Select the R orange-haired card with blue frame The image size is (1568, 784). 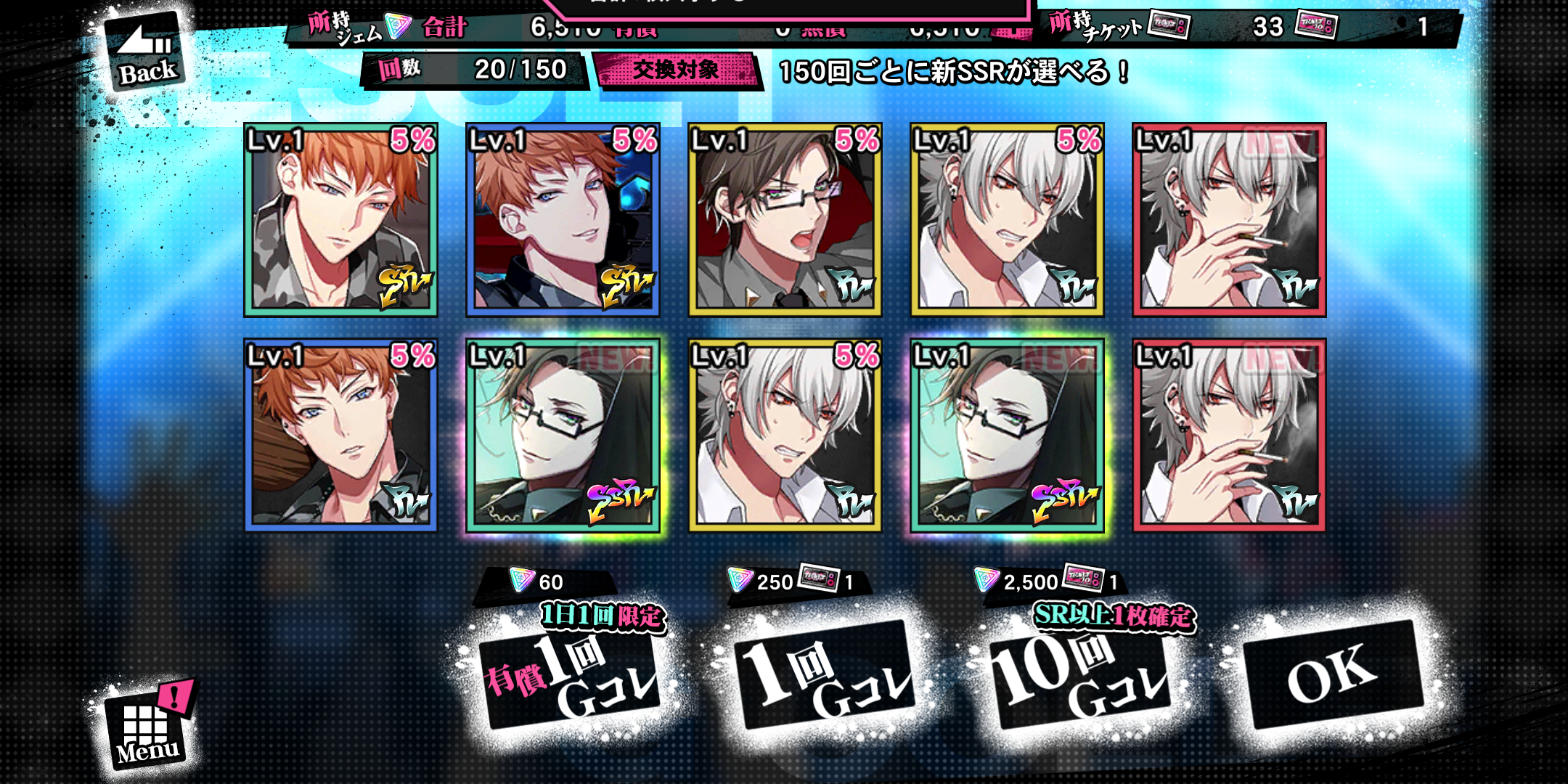pos(340,436)
